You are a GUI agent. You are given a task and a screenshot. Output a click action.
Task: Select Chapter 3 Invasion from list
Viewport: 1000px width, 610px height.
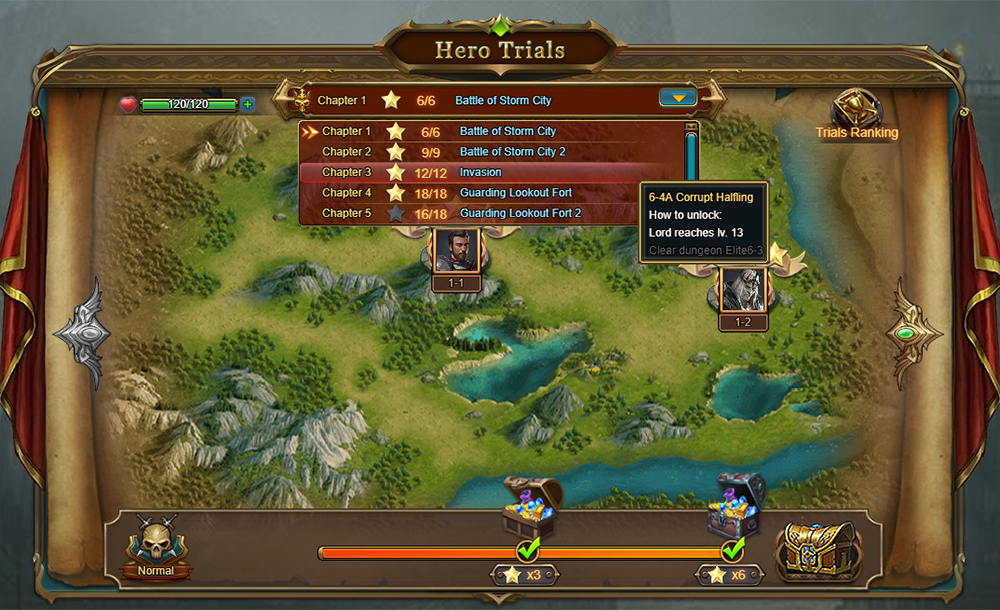[x=490, y=172]
